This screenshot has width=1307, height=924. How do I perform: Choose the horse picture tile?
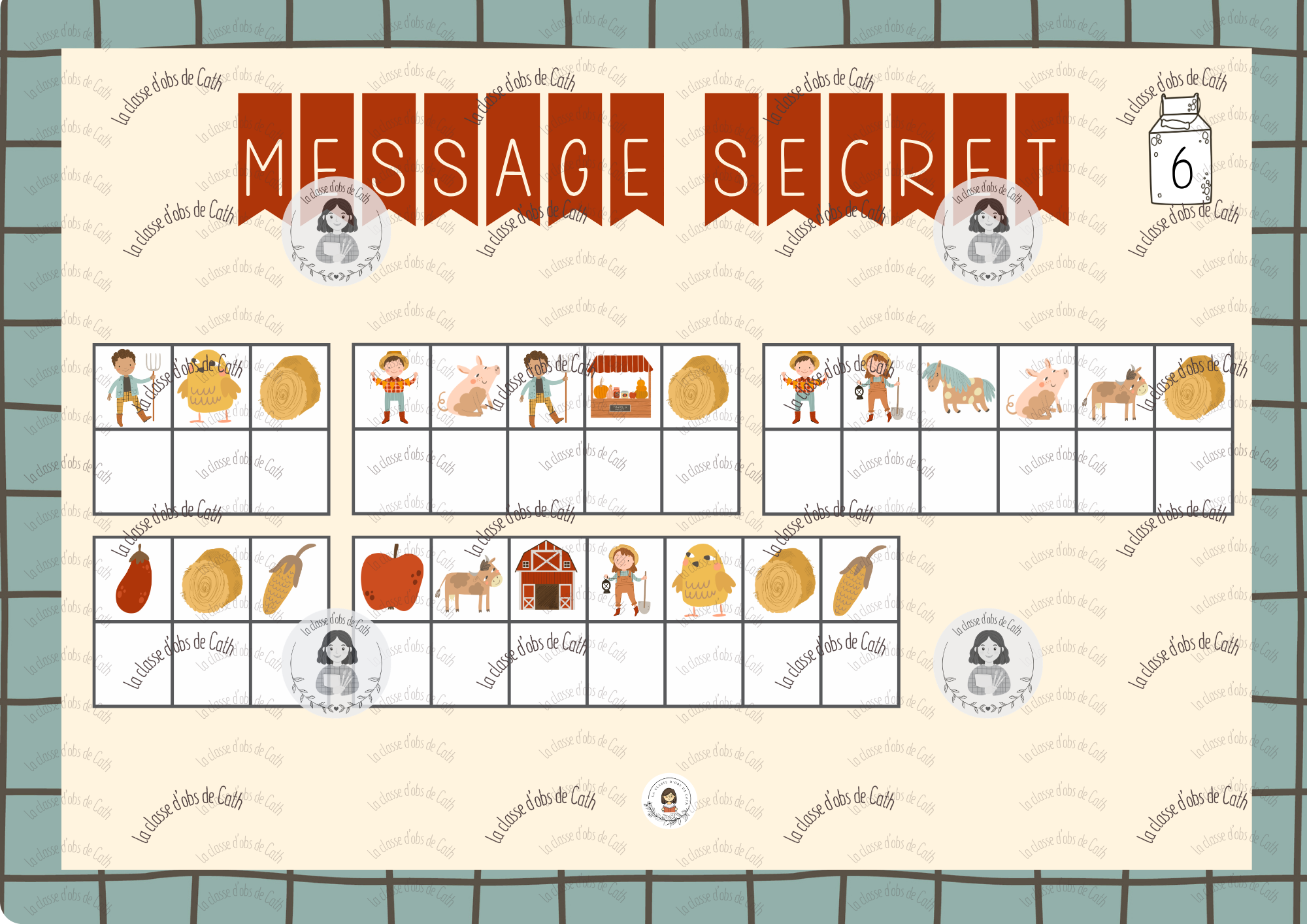958,387
